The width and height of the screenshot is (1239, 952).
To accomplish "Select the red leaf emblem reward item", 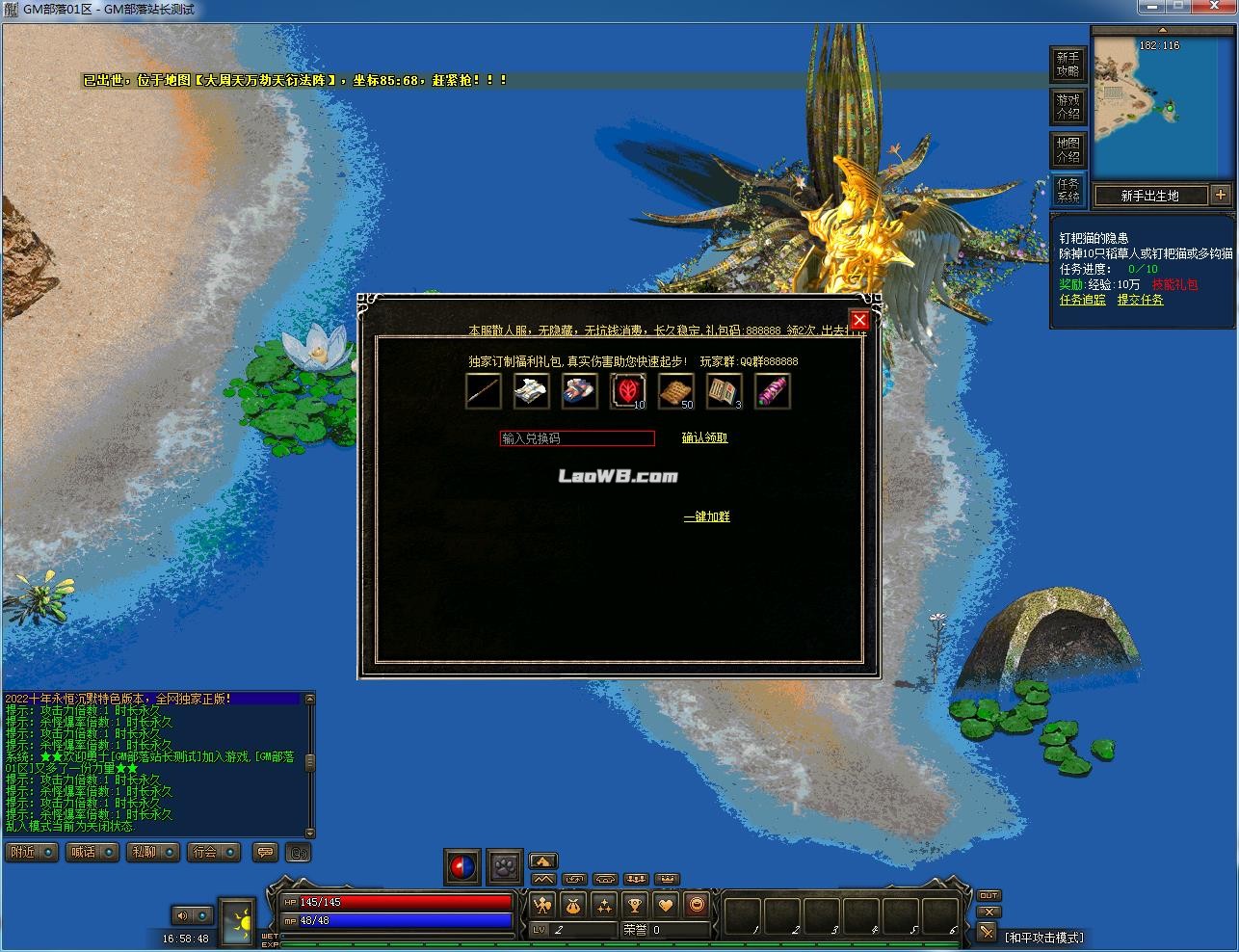I will pyautogui.click(x=627, y=391).
